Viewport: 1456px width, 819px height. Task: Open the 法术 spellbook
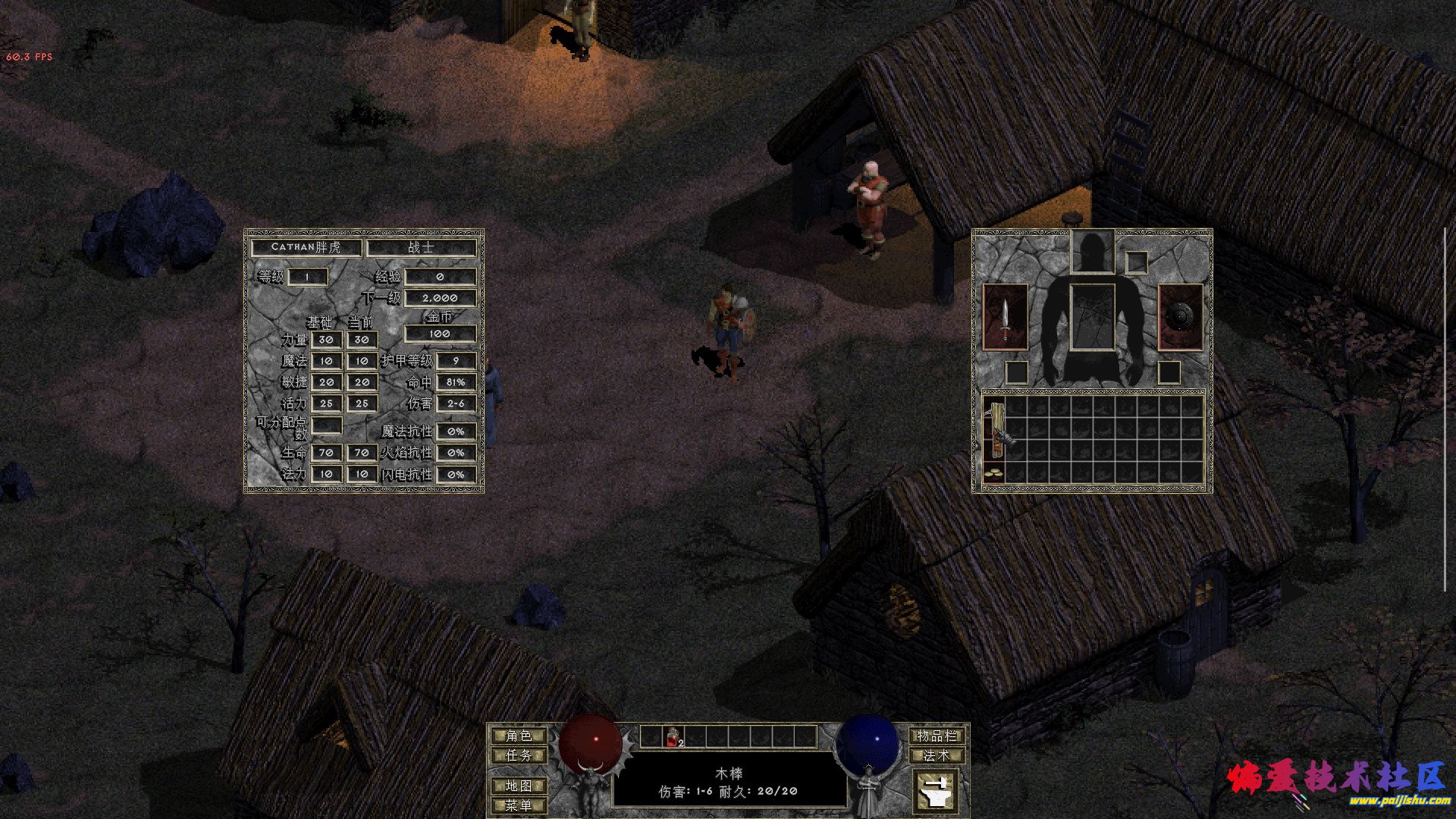click(x=937, y=755)
